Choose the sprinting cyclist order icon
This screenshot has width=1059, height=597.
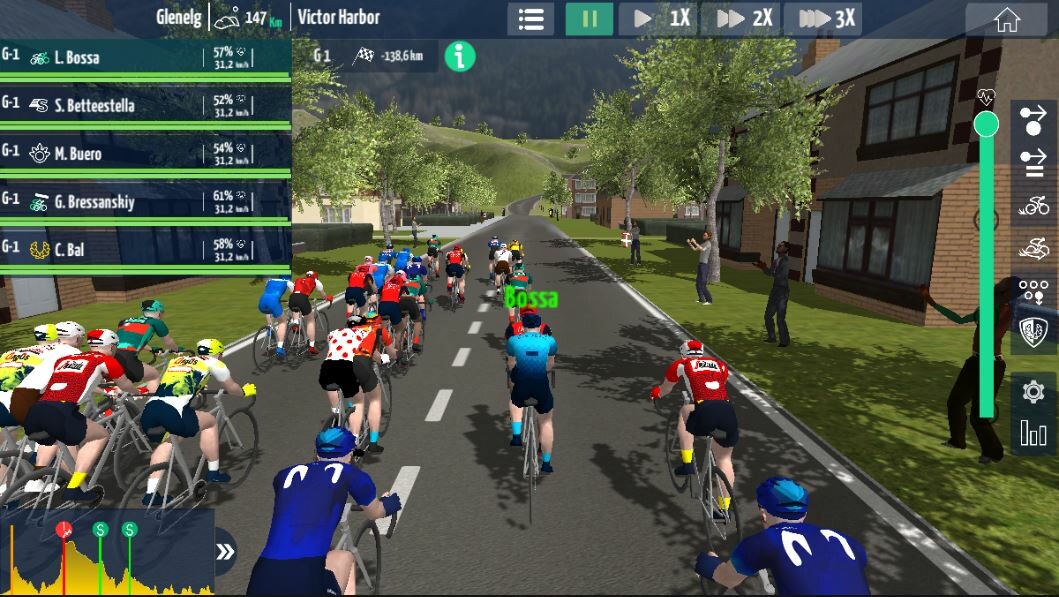coord(1033,248)
